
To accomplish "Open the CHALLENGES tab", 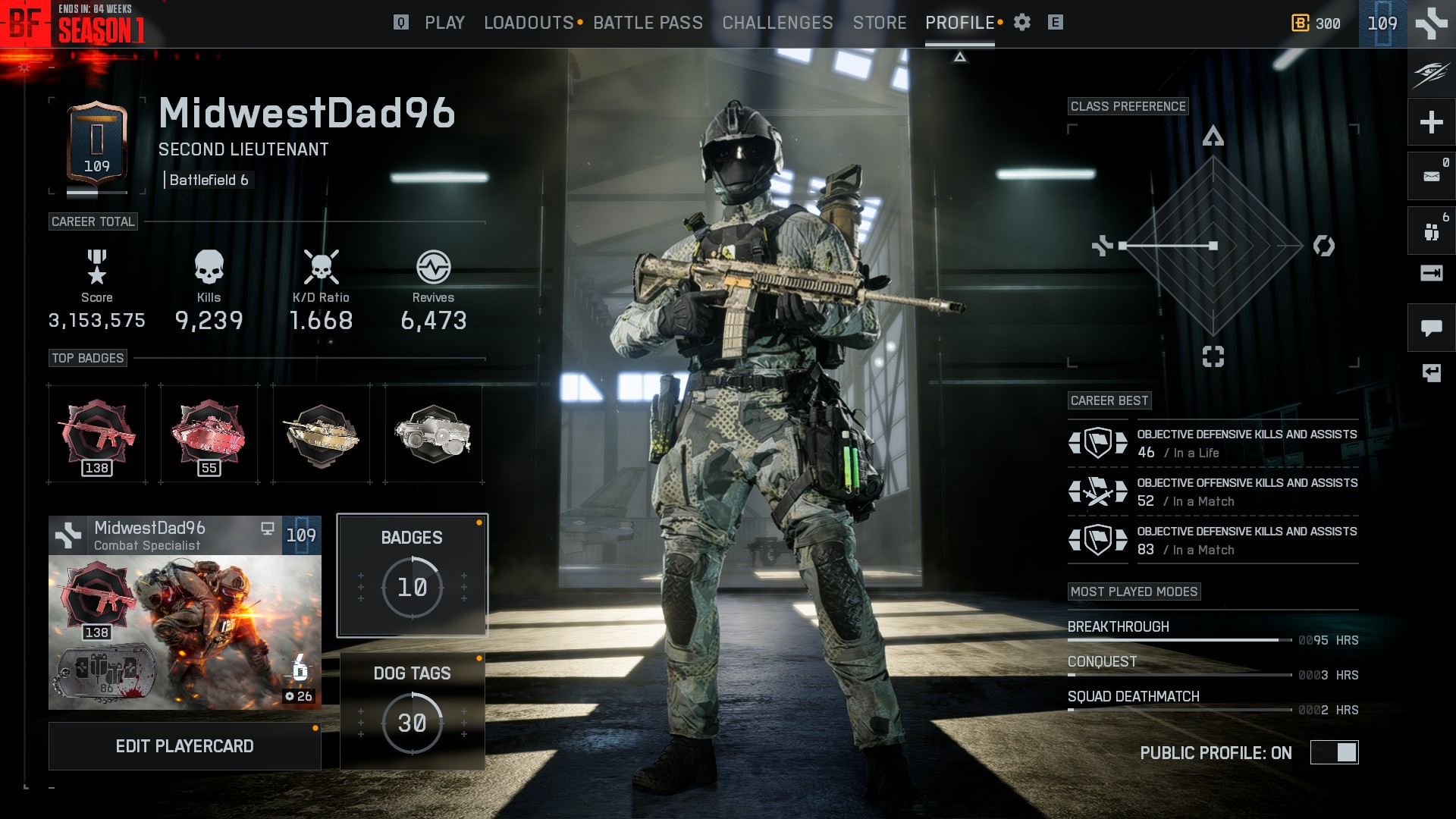I will click(x=777, y=23).
